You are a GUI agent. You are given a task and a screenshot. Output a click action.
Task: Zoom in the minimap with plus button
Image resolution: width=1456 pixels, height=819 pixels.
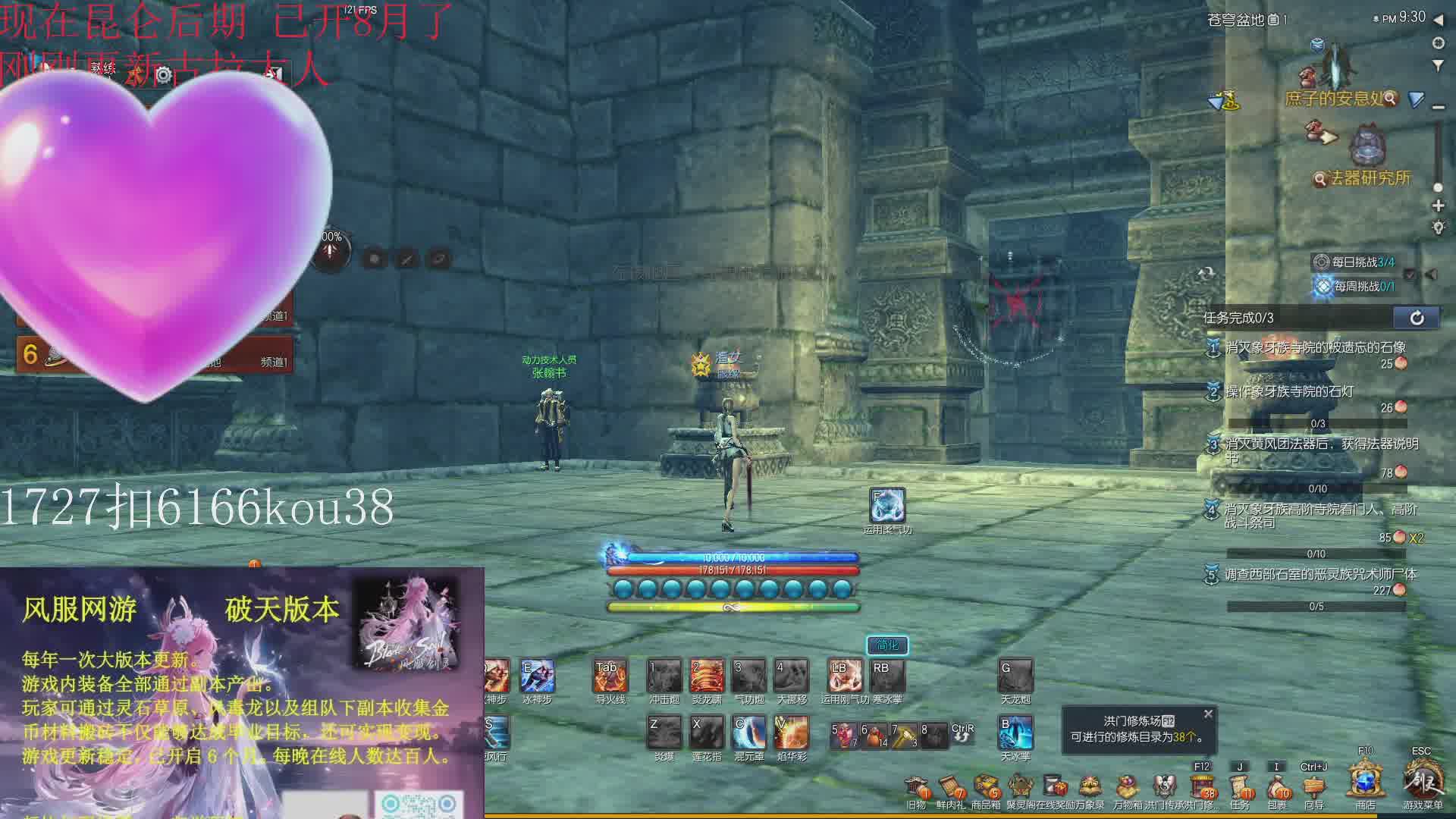[1438, 206]
